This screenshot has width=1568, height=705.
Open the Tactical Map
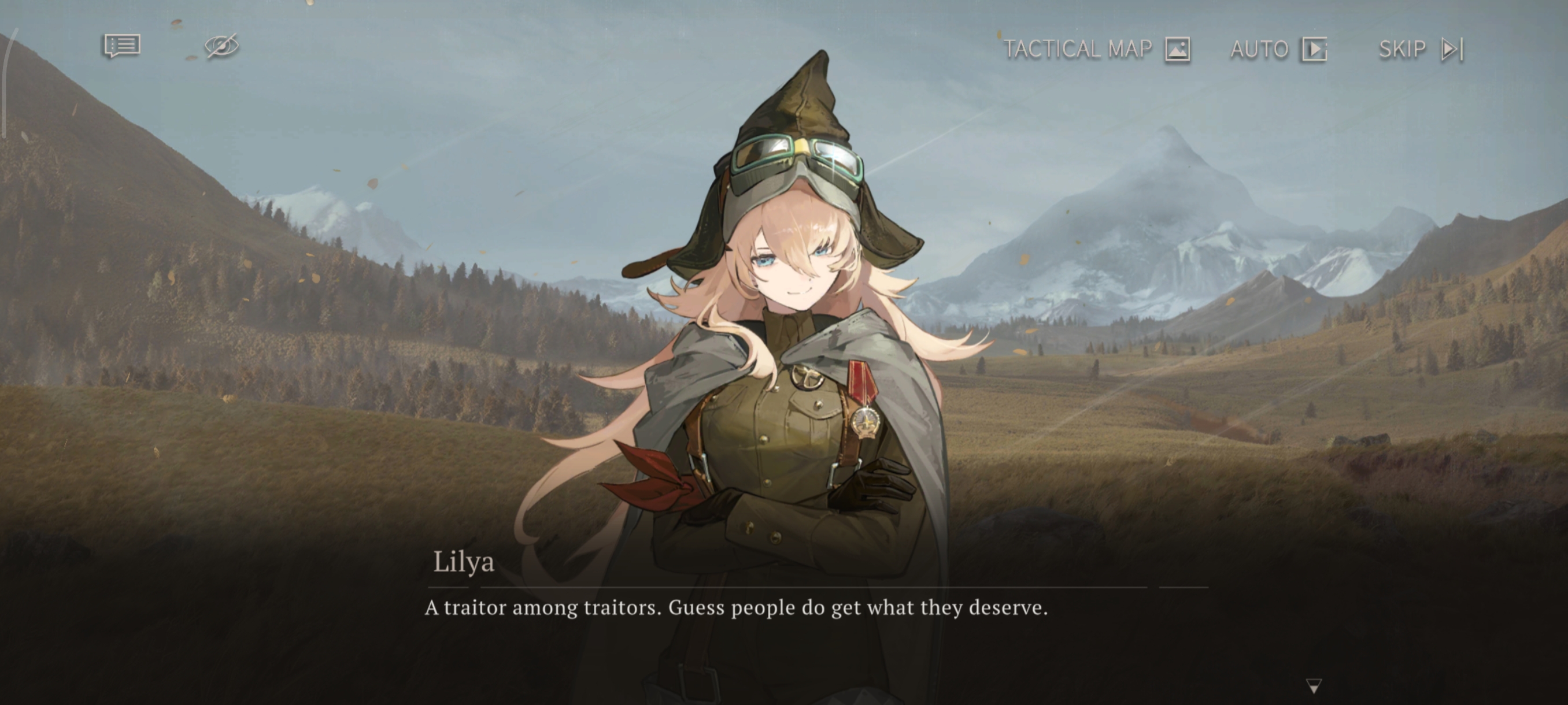click(x=1096, y=49)
